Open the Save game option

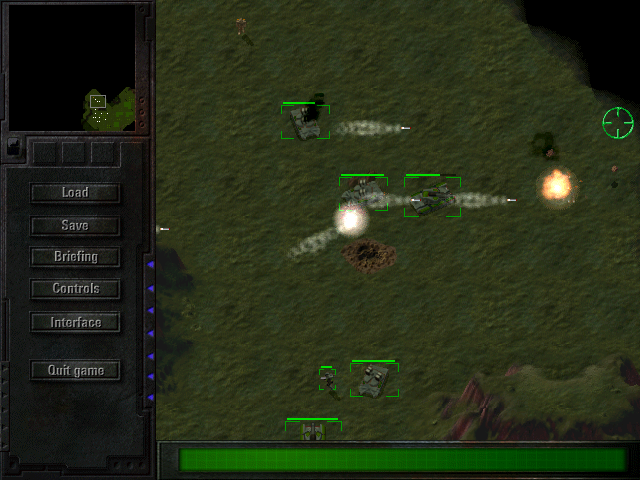tap(75, 225)
